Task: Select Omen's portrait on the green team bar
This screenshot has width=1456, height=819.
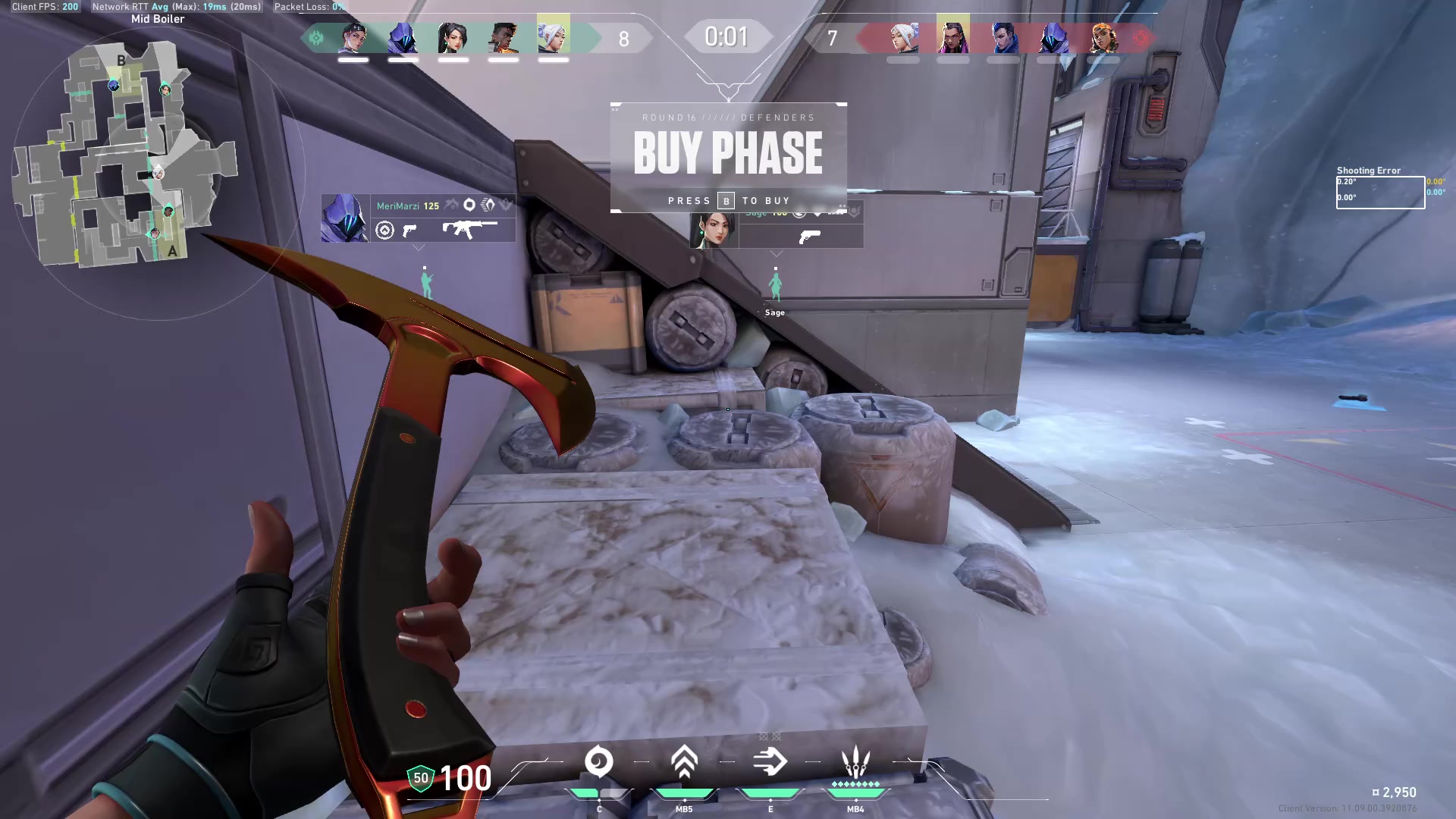Action: click(x=403, y=38)
